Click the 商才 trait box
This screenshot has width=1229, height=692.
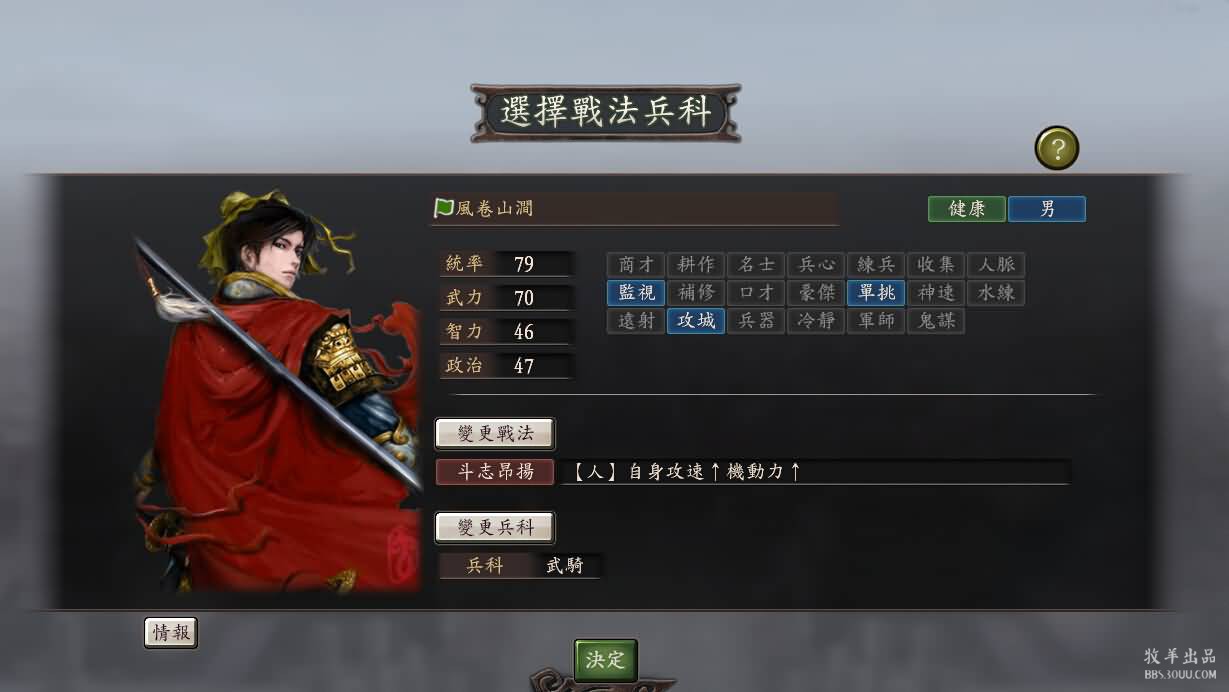point(636,265)
